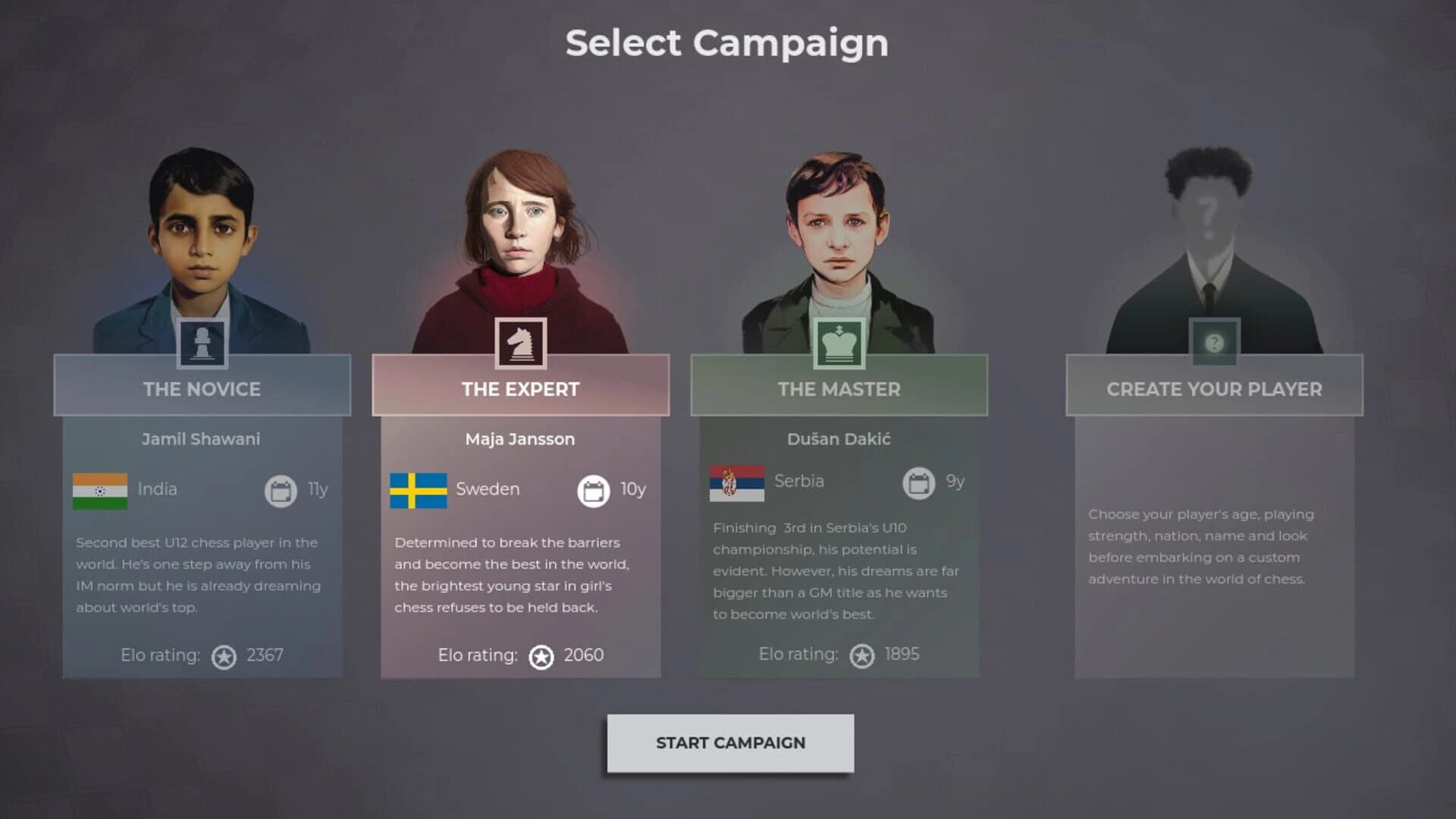Open the Select Campaign title heading
Screen dimensions: 1456x819
tap(727, 43)
